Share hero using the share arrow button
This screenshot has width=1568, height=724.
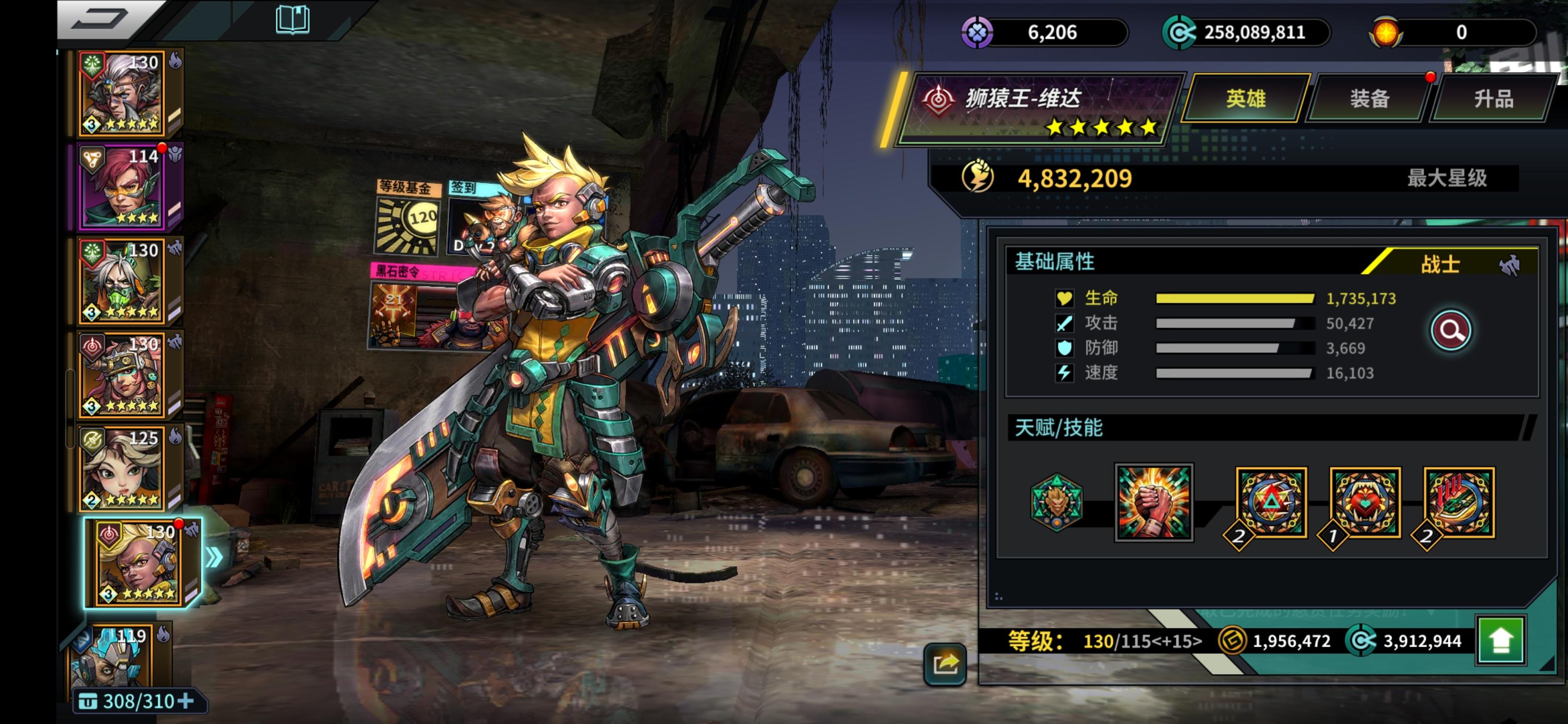945,664
